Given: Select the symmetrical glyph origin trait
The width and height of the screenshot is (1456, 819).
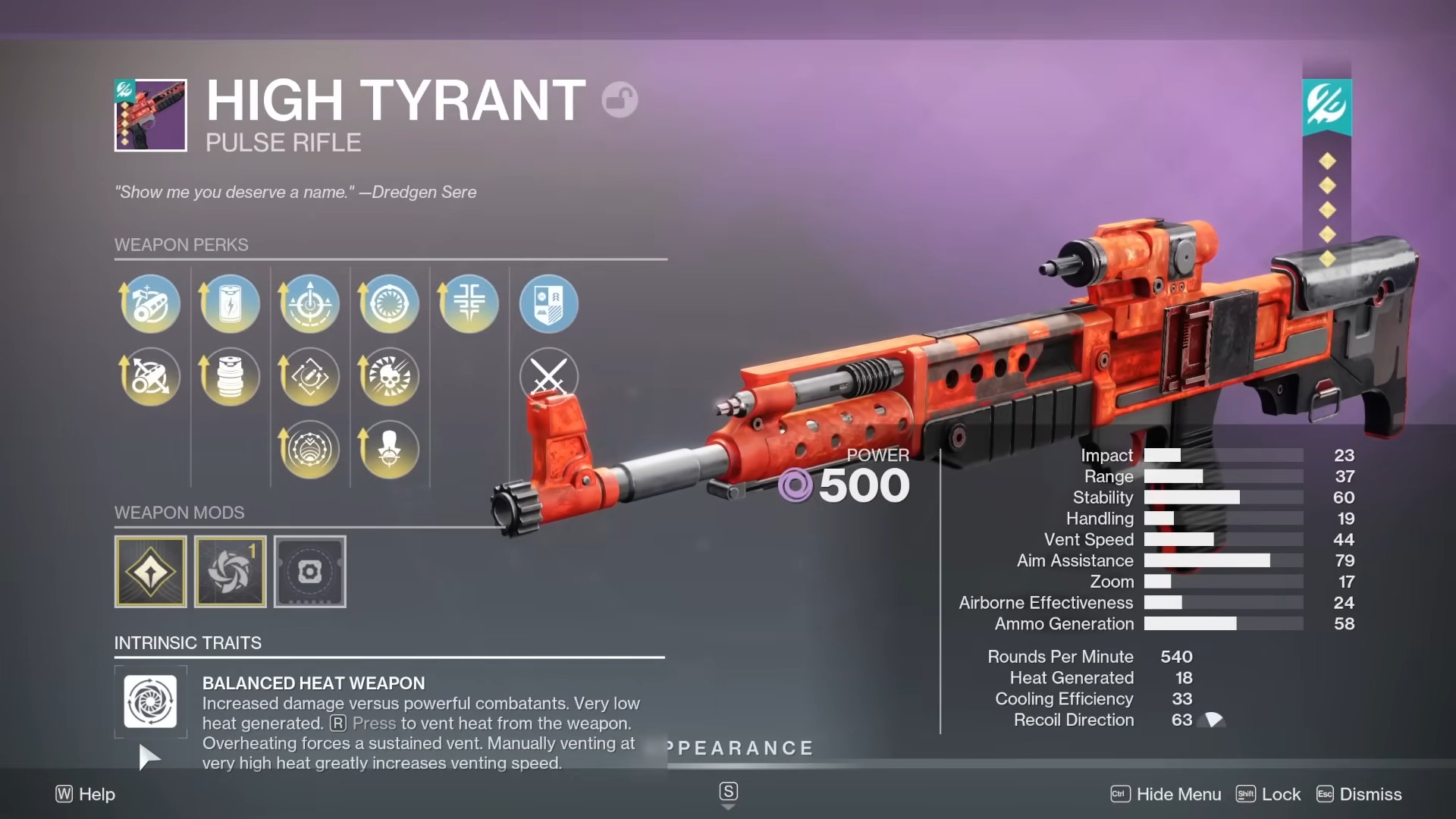Looking at the screenshot, I should tap(469, 304).
